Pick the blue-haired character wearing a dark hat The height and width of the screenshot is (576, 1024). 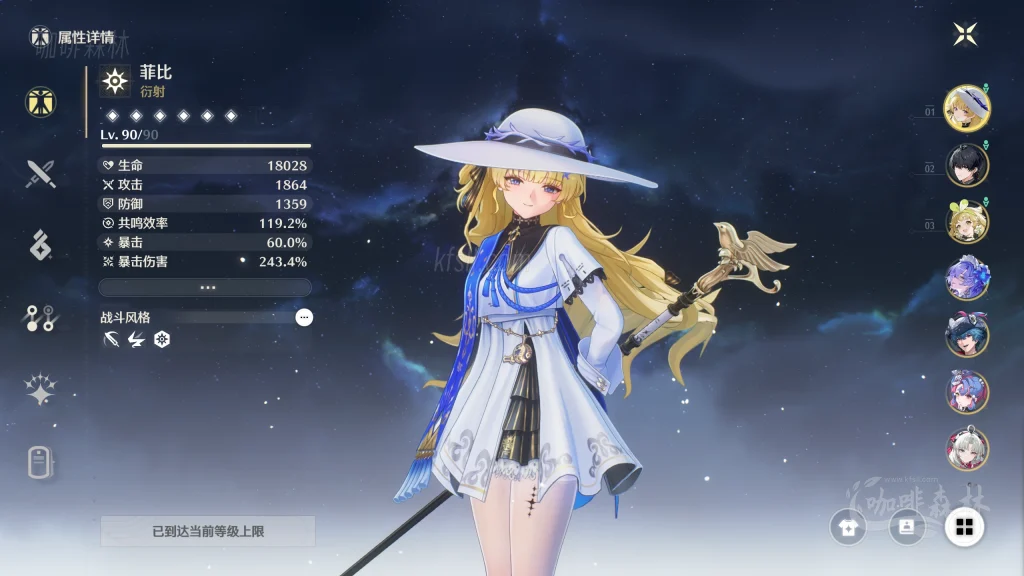[x=967, y=335]
